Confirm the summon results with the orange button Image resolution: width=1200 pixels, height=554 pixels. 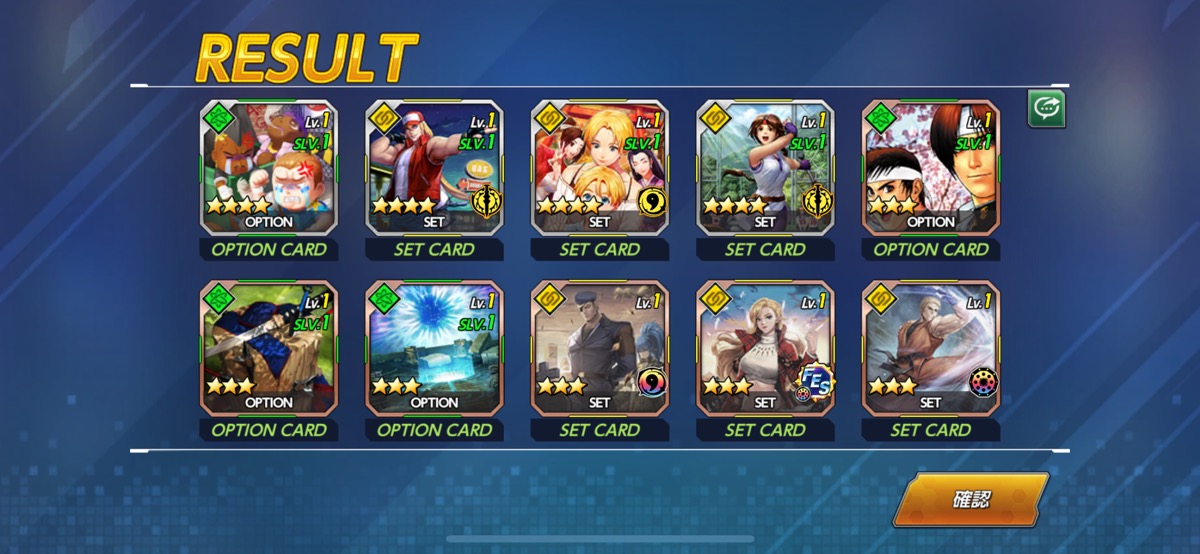(x=970, y=499)
